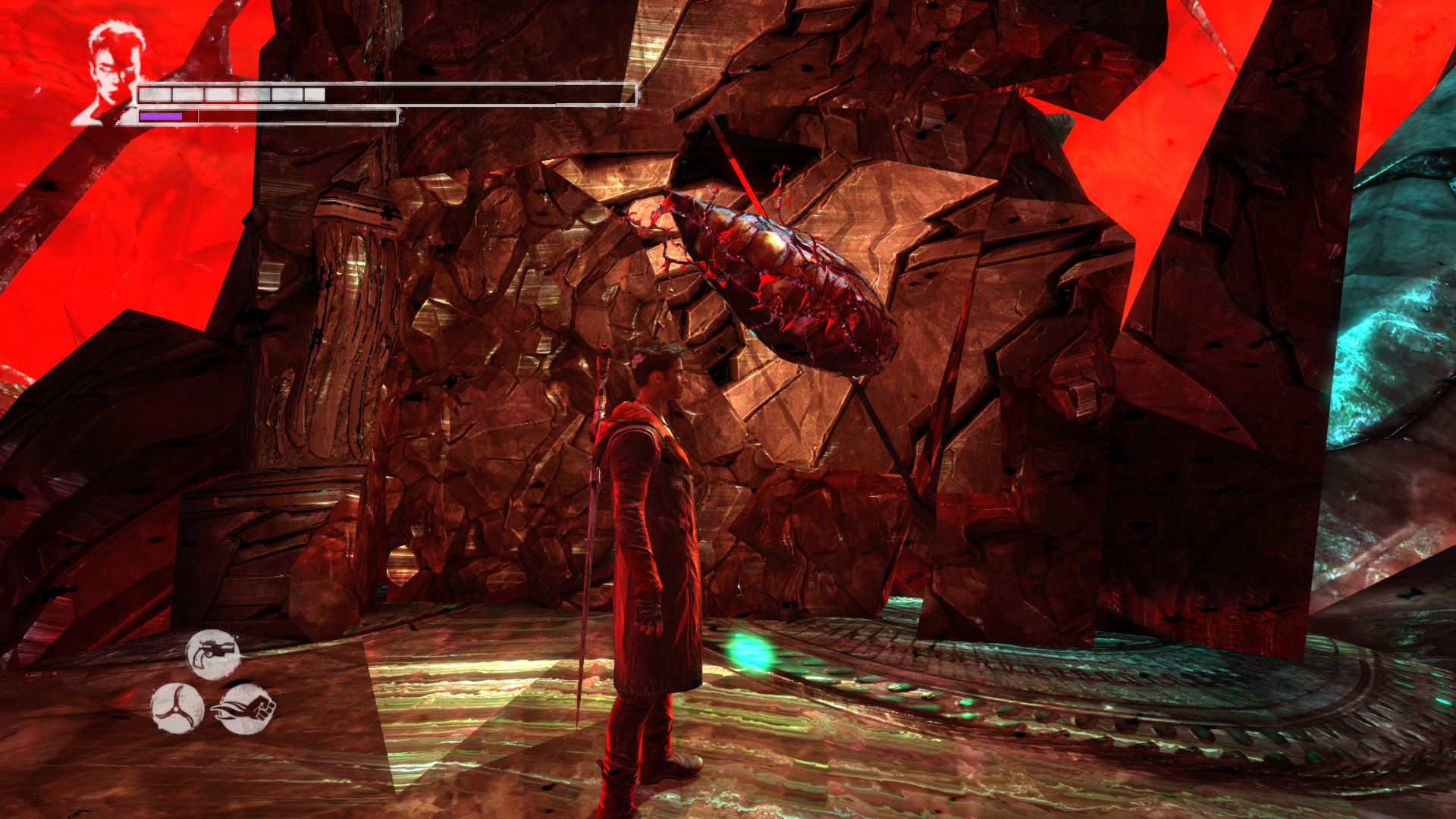Viewport: 1456px width, 819px height.
Task: Choose the three-bladed Aquila weapon icon
Action: [x=177, y=708]
